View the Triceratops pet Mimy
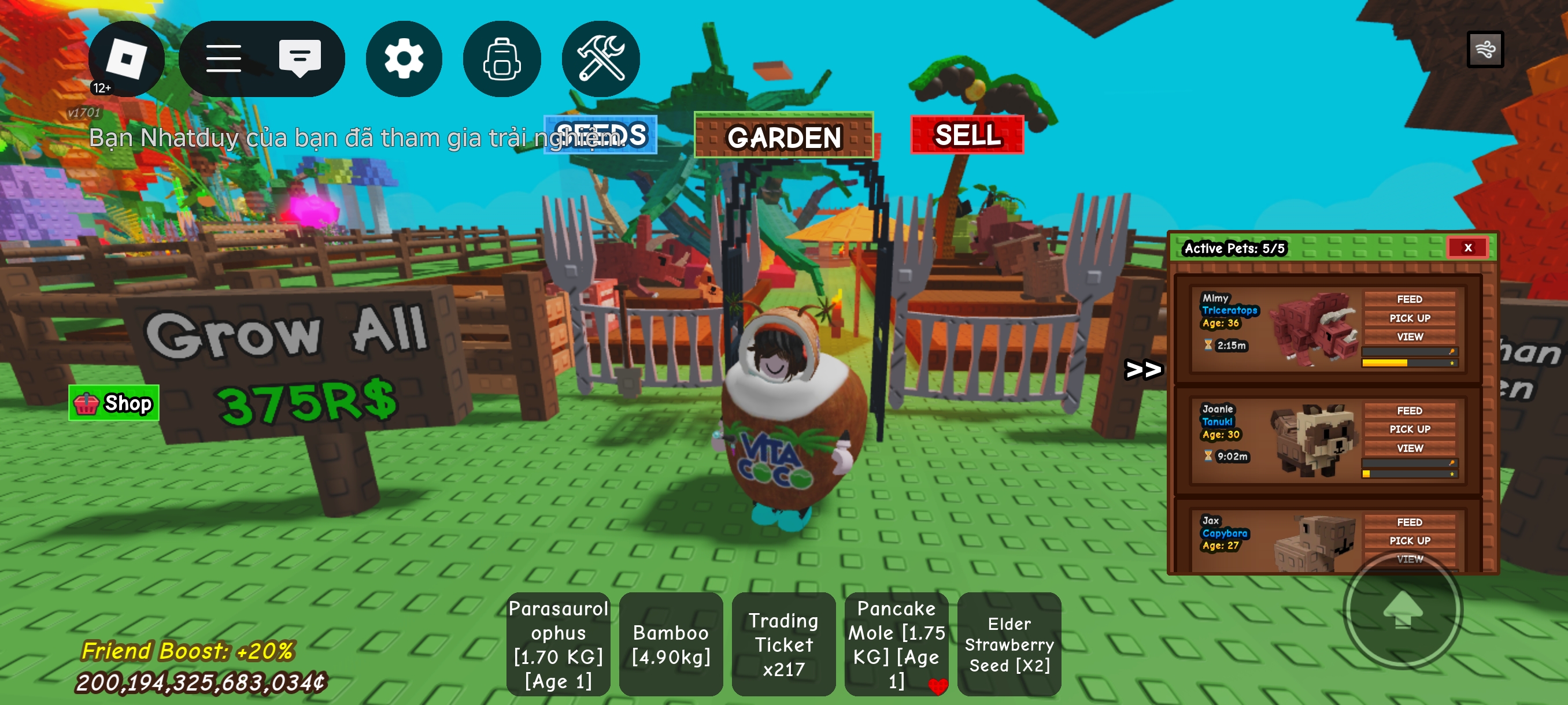The image size is (1568, 705). tap(1409, 336)
